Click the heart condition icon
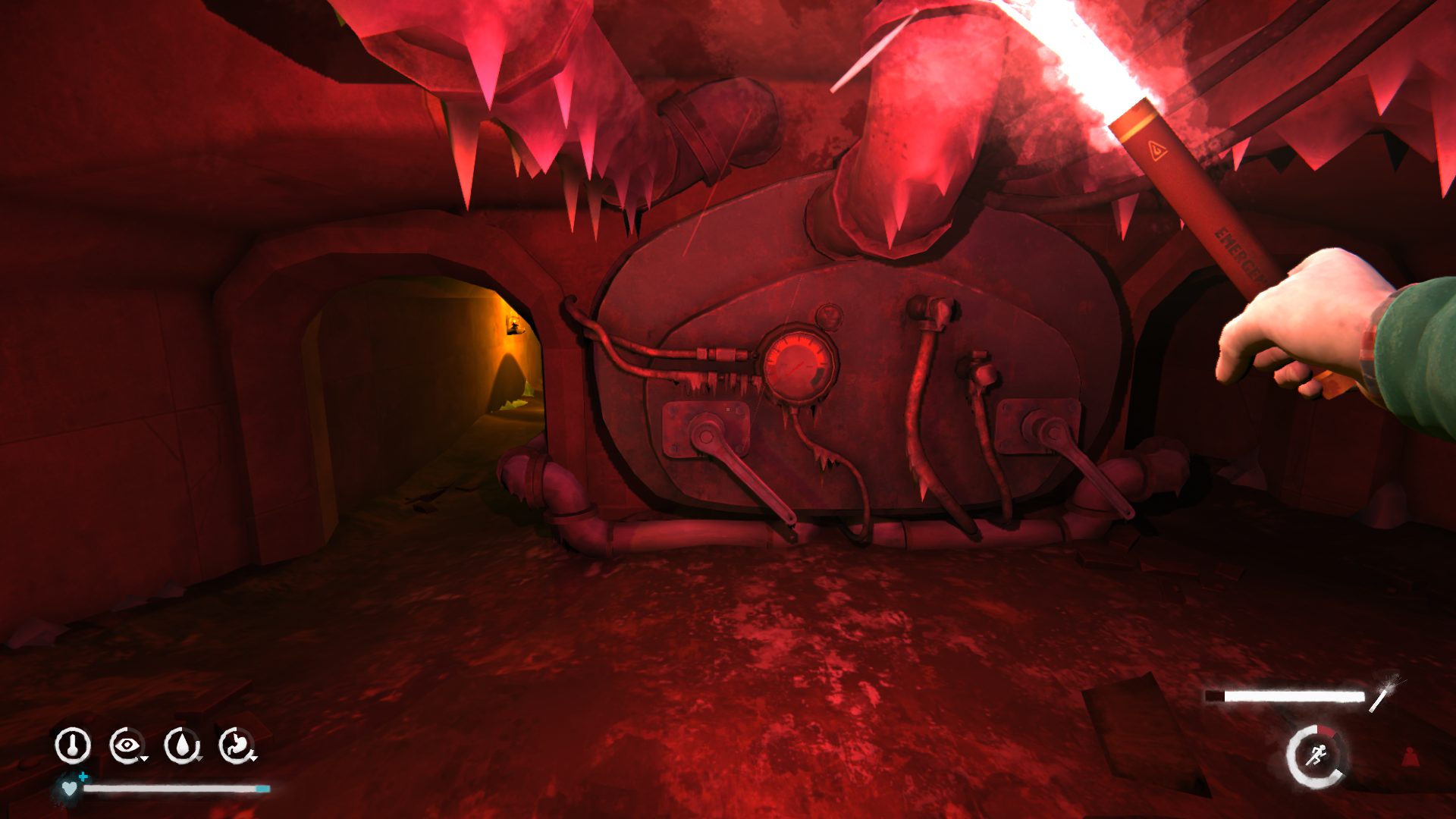 pos(70,789)
